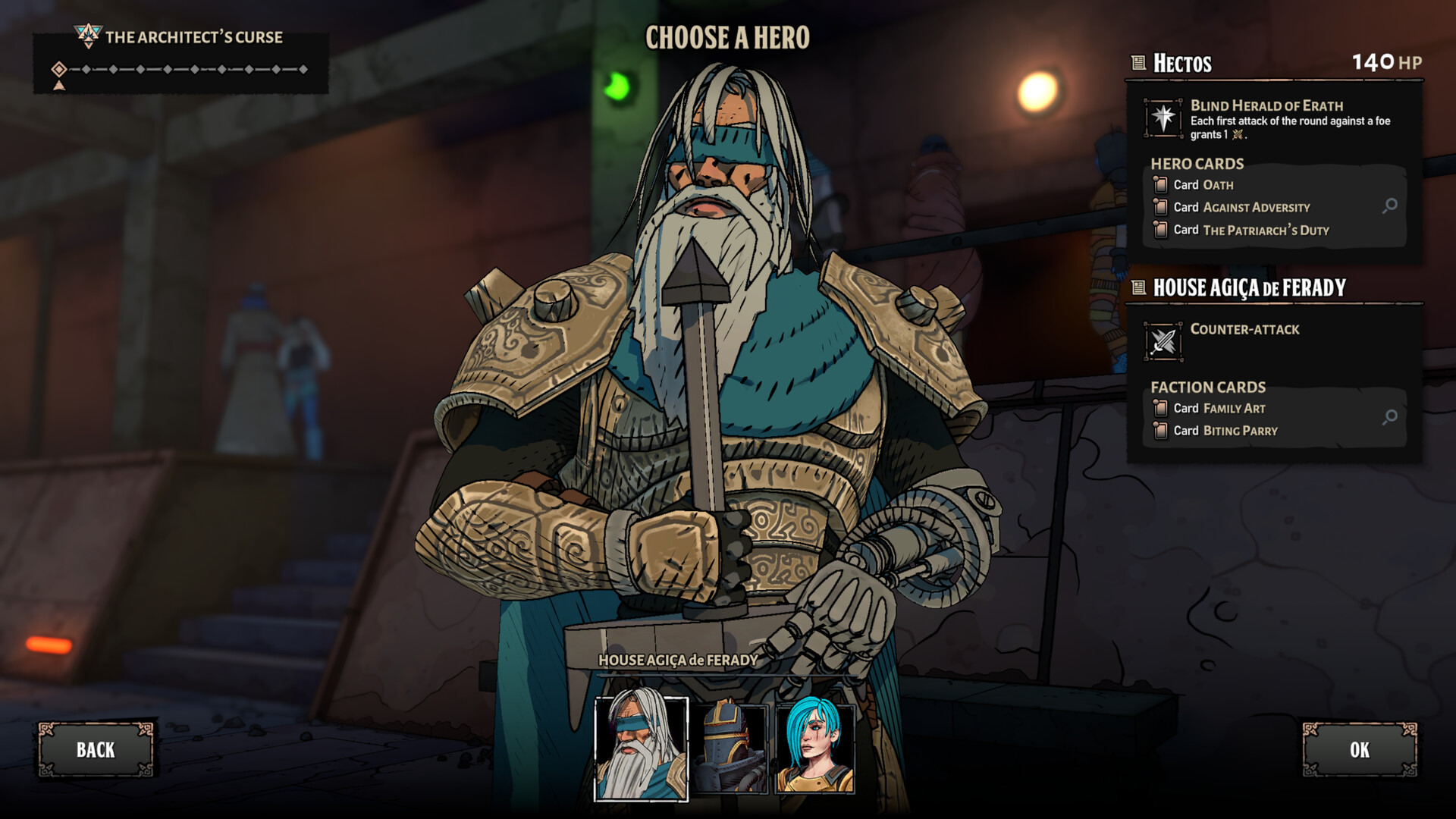Click the first diamond on the quest progress track

pyautogui.click(x=59, y=68)
